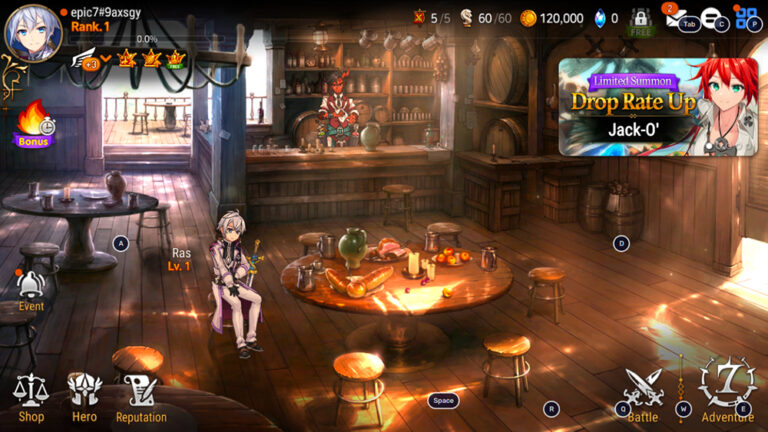The image size is (768, 432).
Task: Open the chat bubble icon
Action: pos(711,18)
